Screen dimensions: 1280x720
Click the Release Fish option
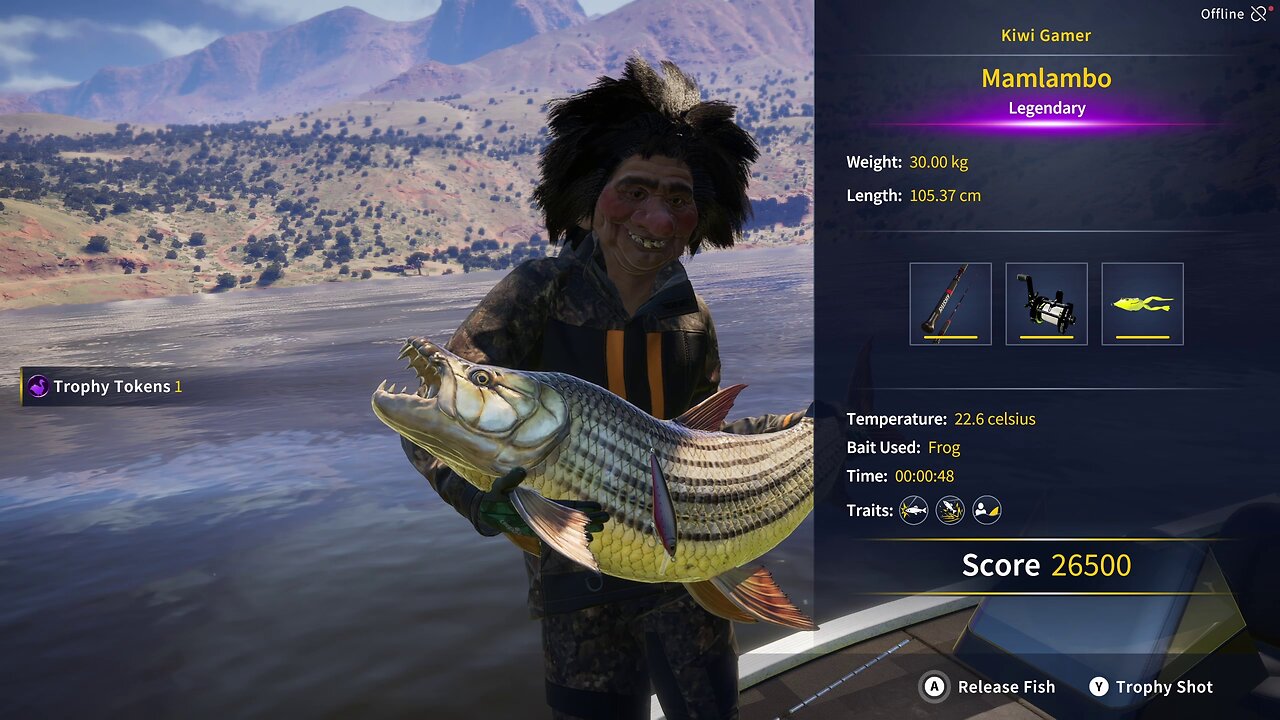coord(989,687)
